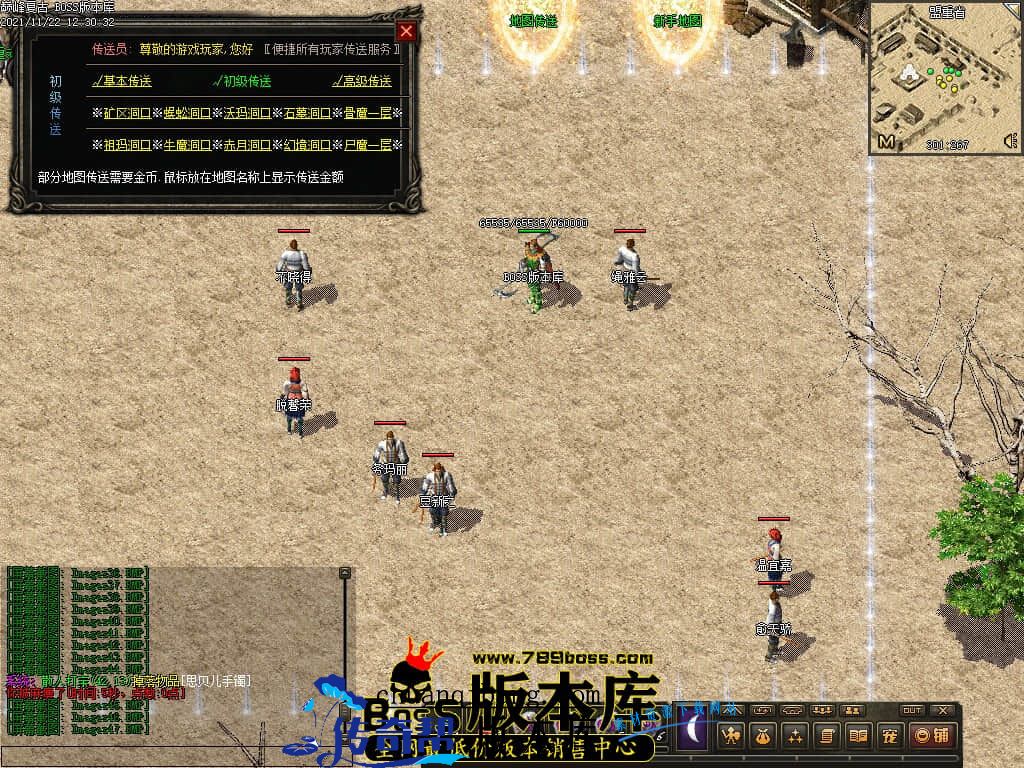Switch to 高级传送 teleport tab
This screenshot has height=768, width=1024.
[362, 81]
